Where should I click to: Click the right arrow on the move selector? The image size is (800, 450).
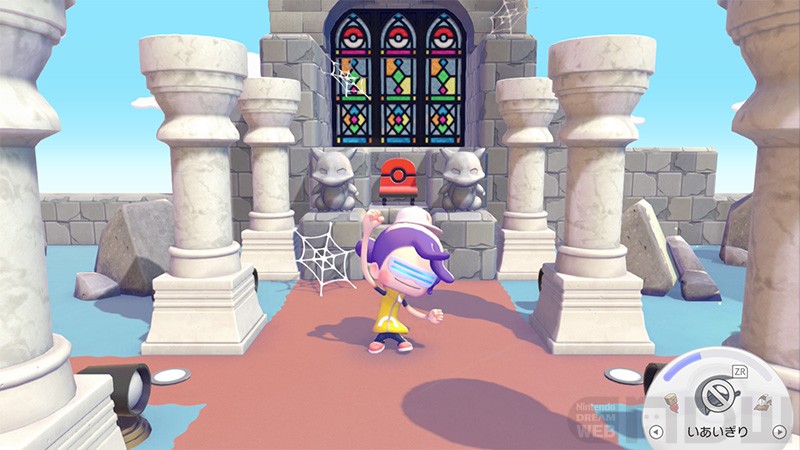(x=780, y=432)
